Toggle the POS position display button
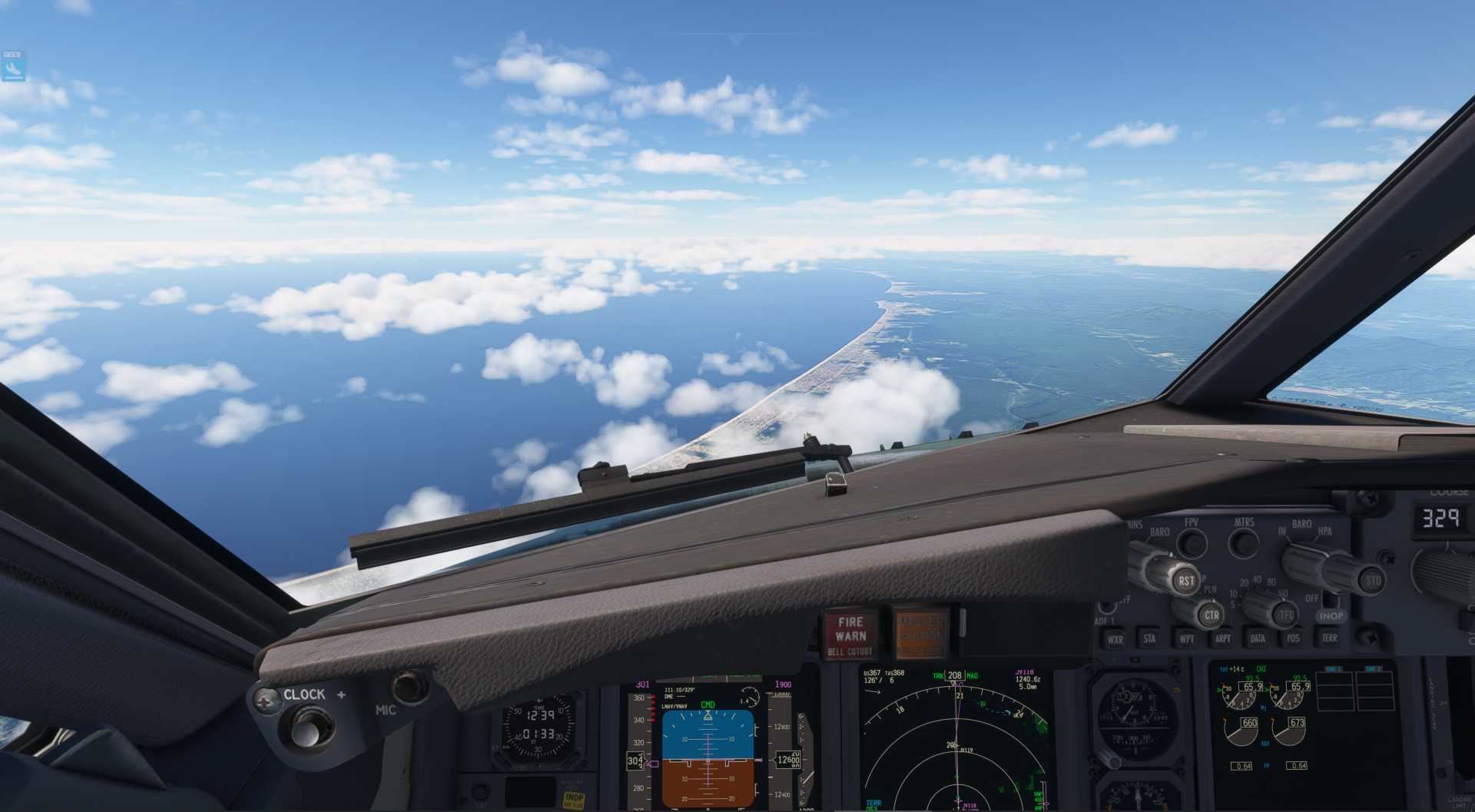 (x=1293, y=638)
